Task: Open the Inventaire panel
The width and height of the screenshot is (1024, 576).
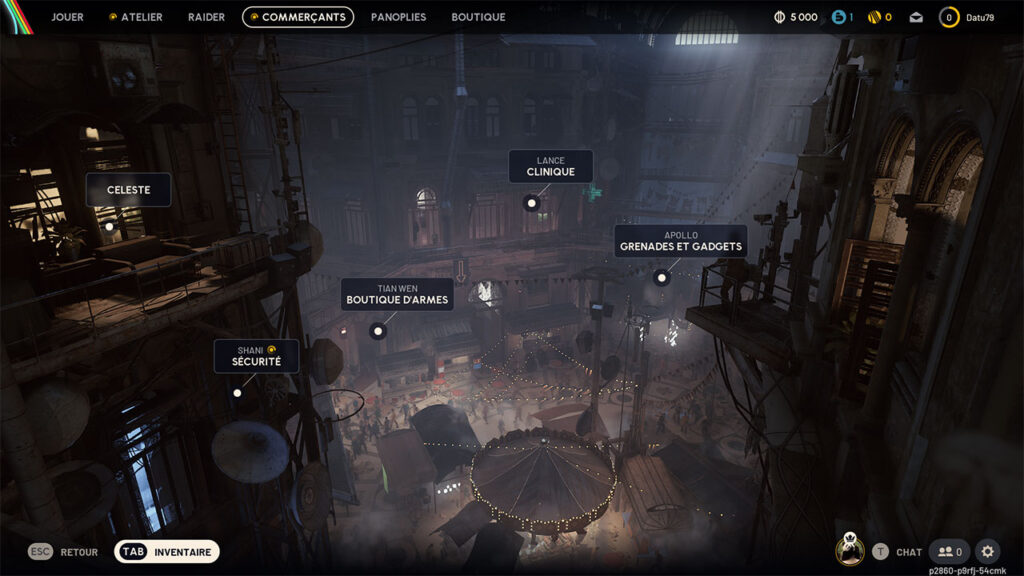Action: click(167, 551)
